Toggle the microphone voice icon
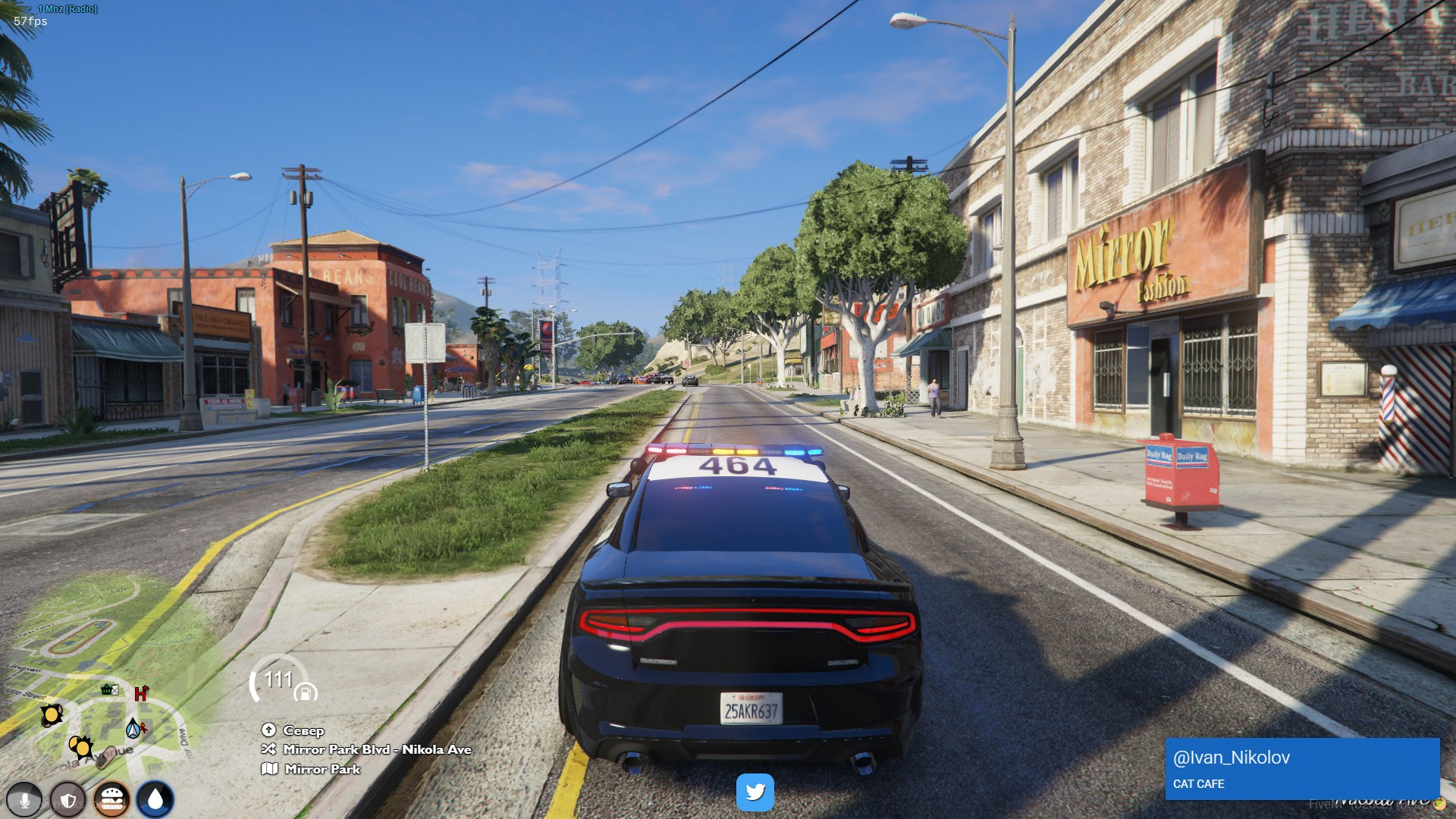 click(x=24, y=800)
